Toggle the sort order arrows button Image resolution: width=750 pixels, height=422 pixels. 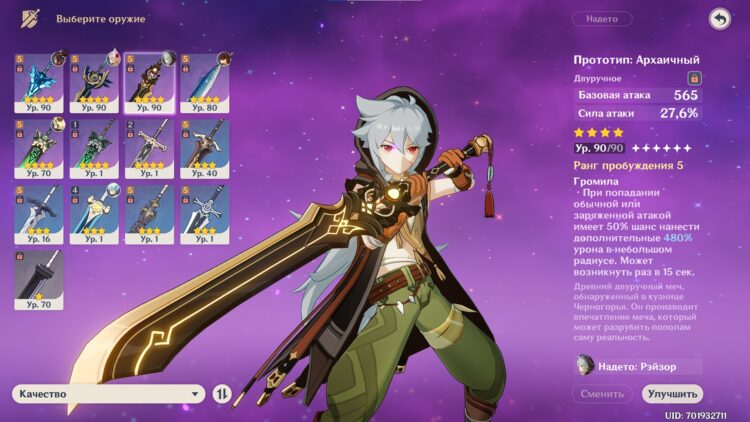point(222,394)
